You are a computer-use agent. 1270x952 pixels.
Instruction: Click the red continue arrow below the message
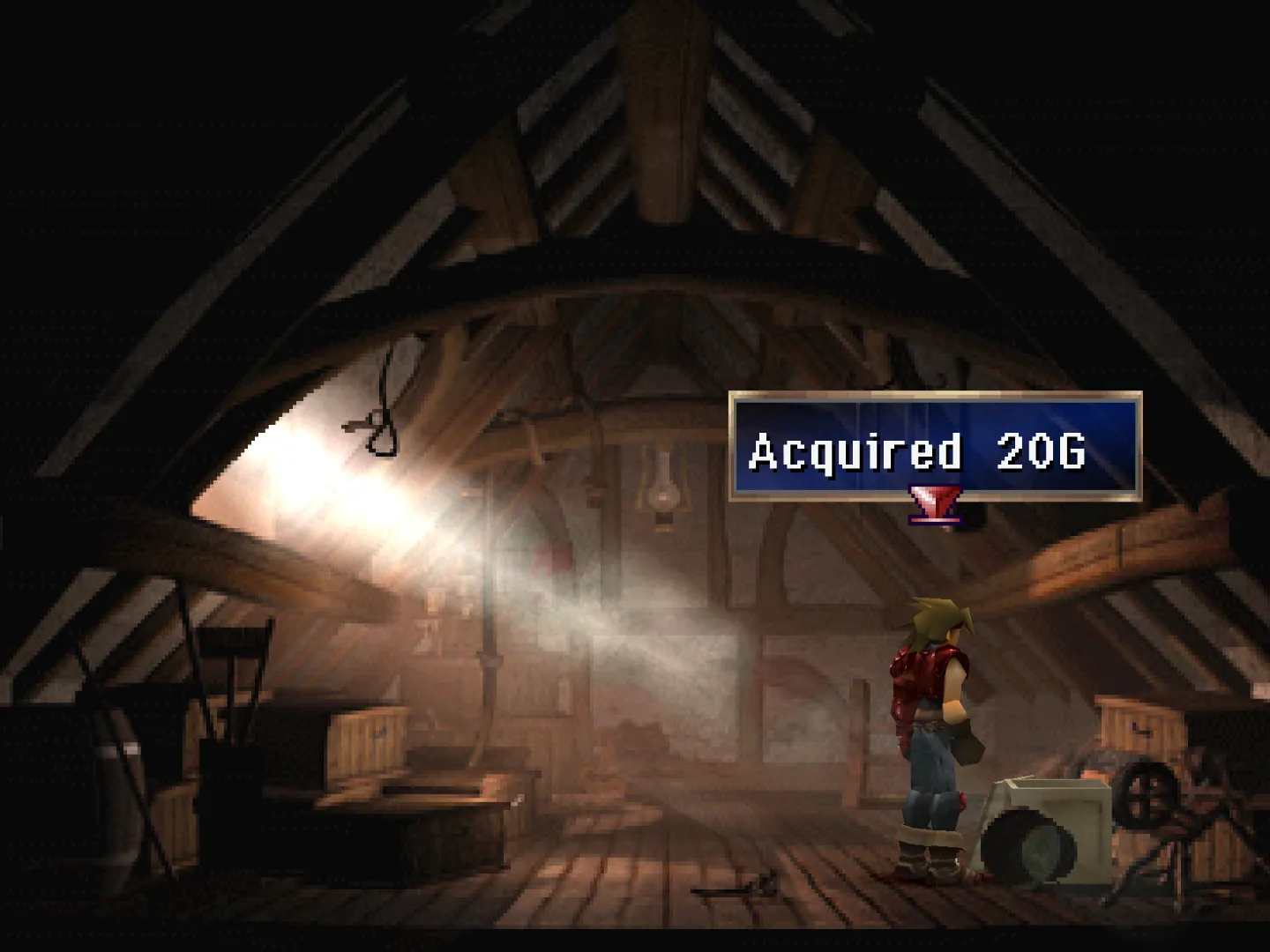coord(933,507)
